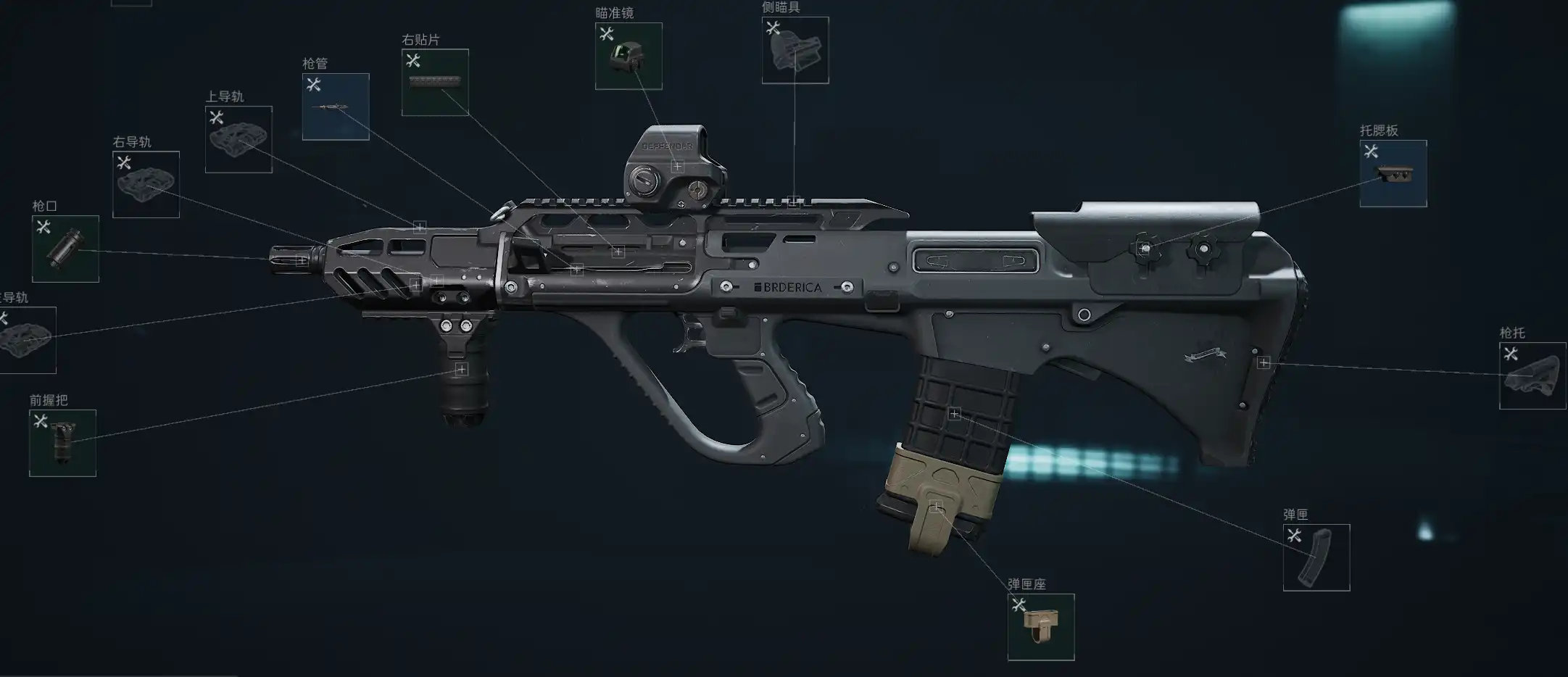The height and width of the screenshot is (677, 1568).
Task: Open the 弹匣 magazine slot
Action: (1316, 557)
